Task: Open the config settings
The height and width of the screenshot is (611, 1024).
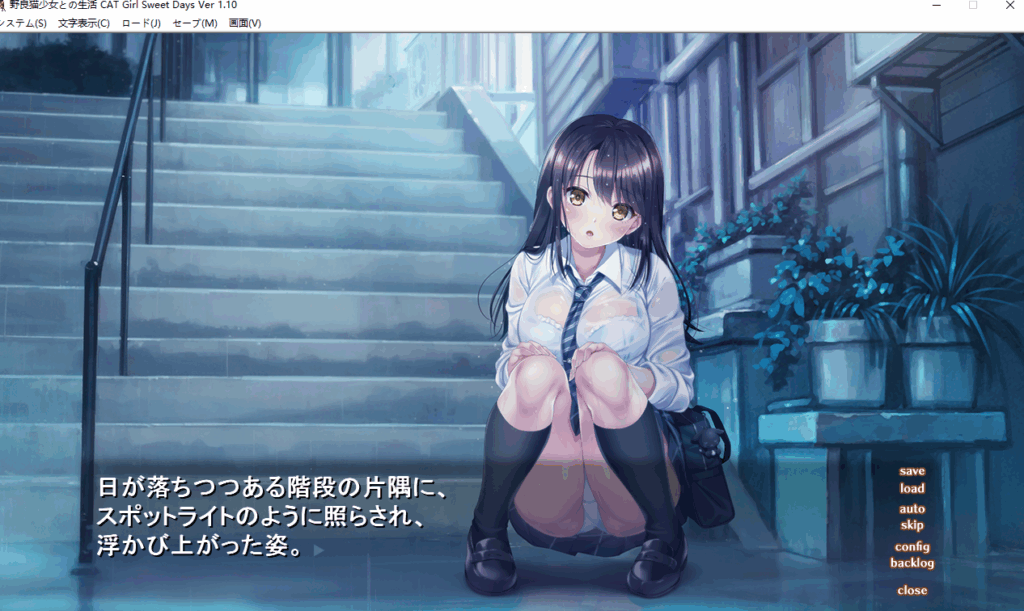Action: click(912, 547)
